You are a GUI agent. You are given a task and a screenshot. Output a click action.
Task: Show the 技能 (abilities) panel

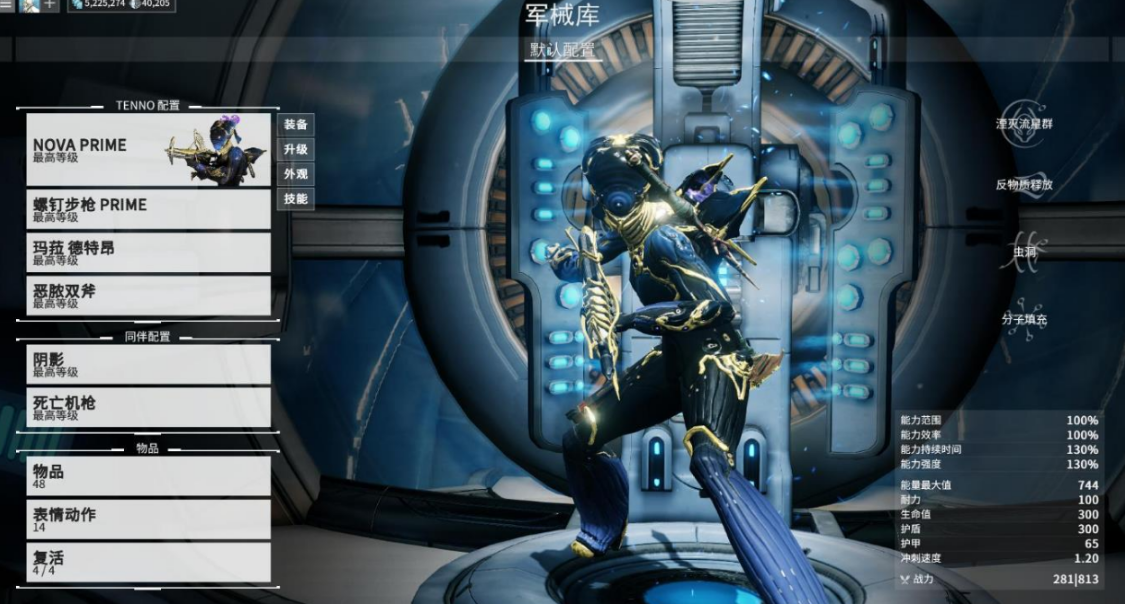[x=295, y=199]
